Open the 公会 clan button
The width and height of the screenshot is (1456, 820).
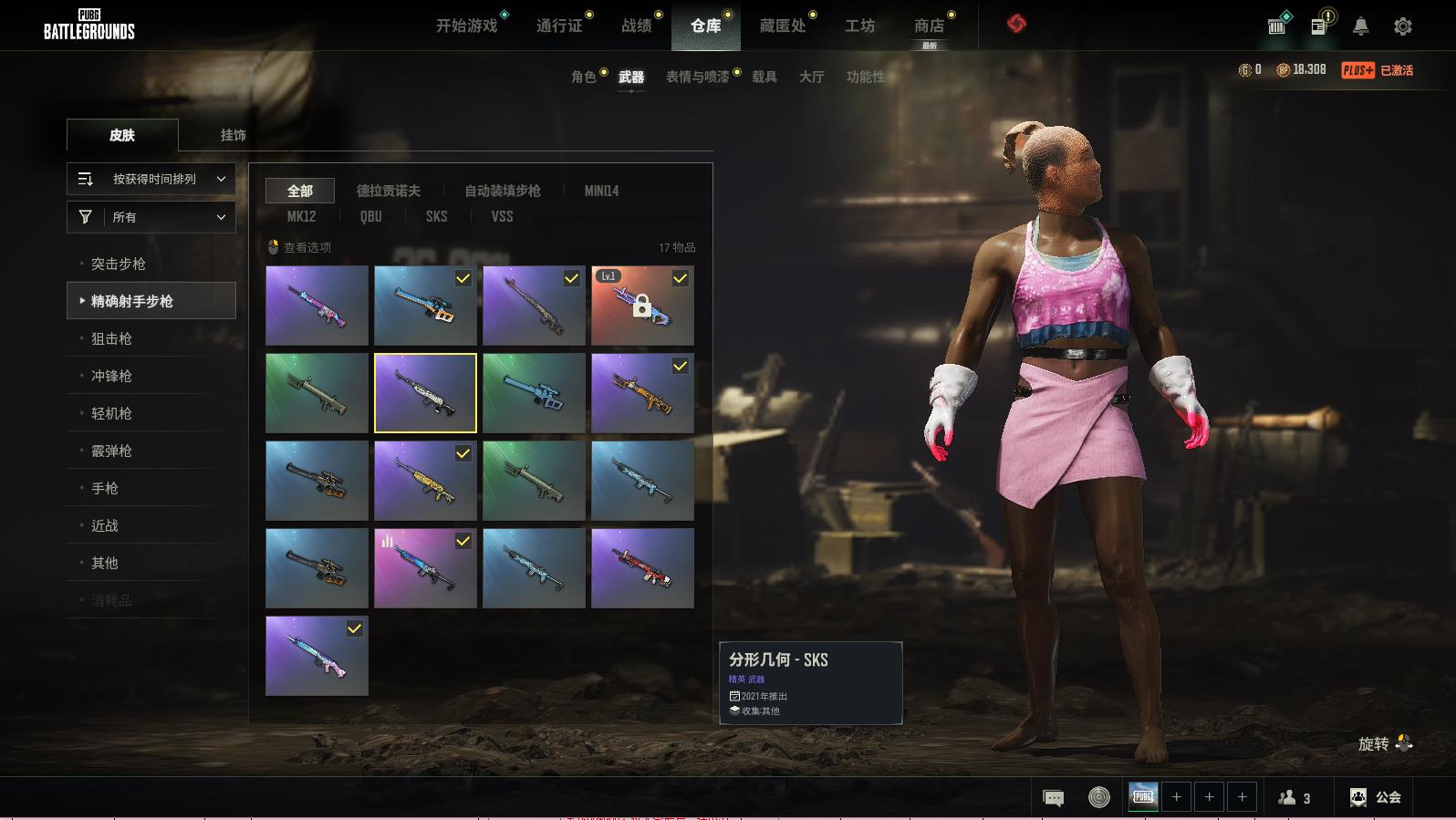pos(1375,797)
